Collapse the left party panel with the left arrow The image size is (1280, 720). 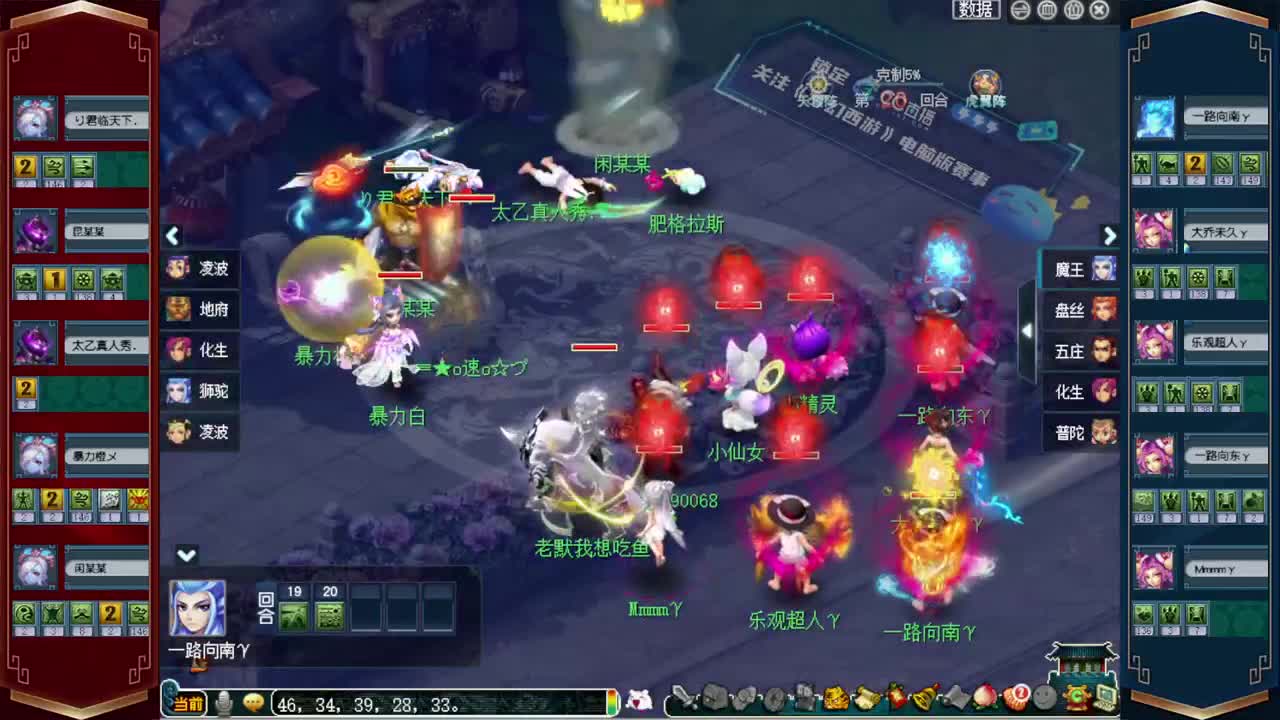[173, 236]
